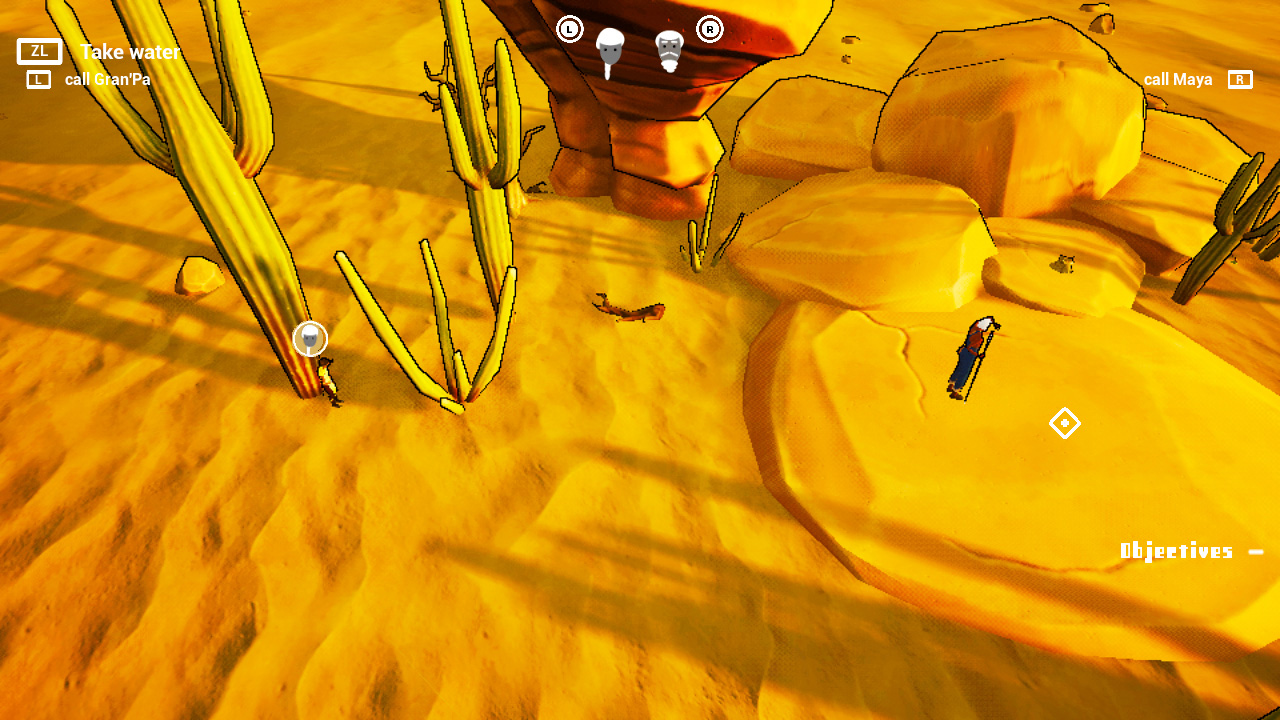Click the L button icon for call Gran'Pa

pyautogui.click(x=38, y=79)
